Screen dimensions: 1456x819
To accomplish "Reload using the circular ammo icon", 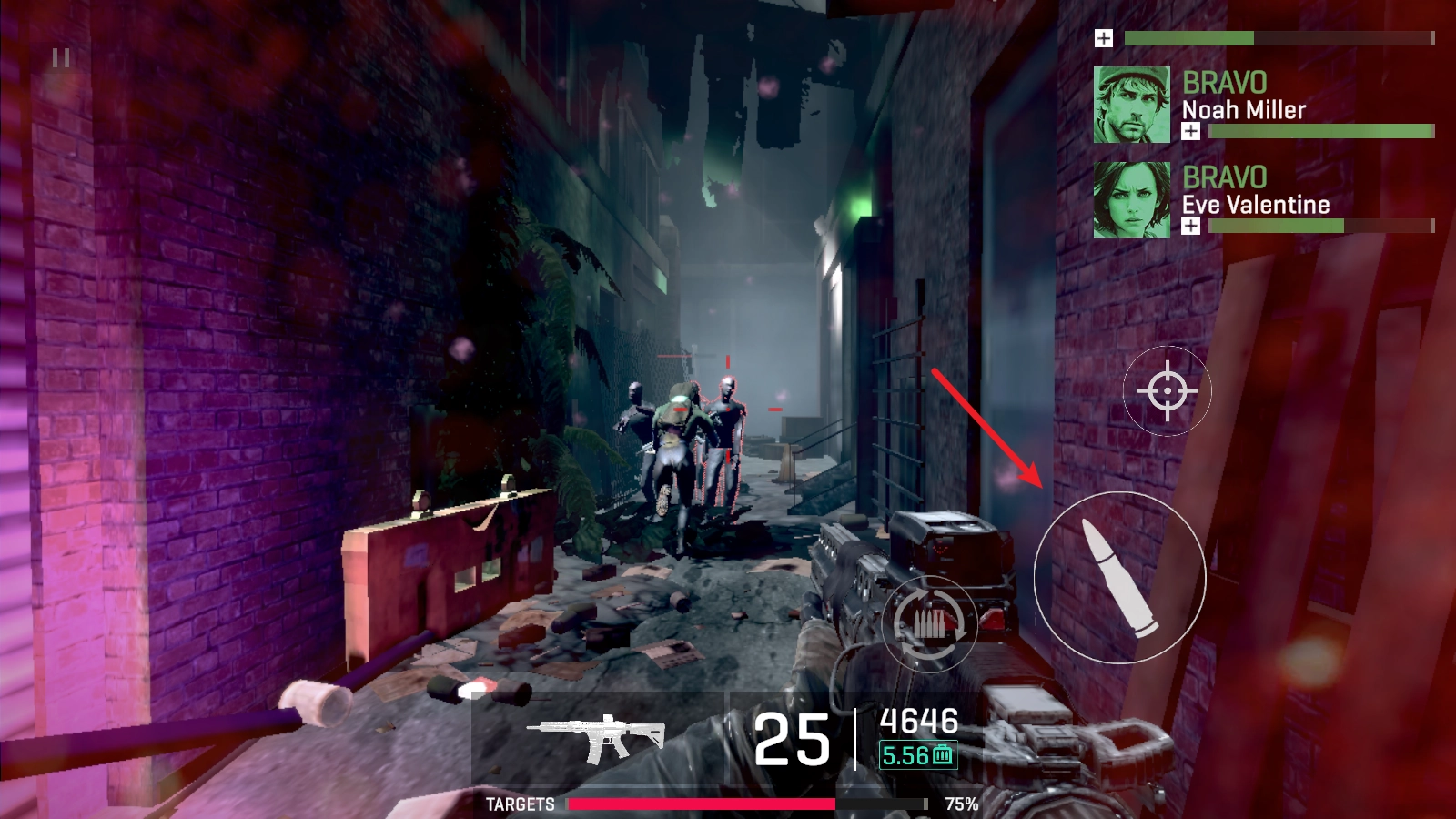I will pos(929,623).
